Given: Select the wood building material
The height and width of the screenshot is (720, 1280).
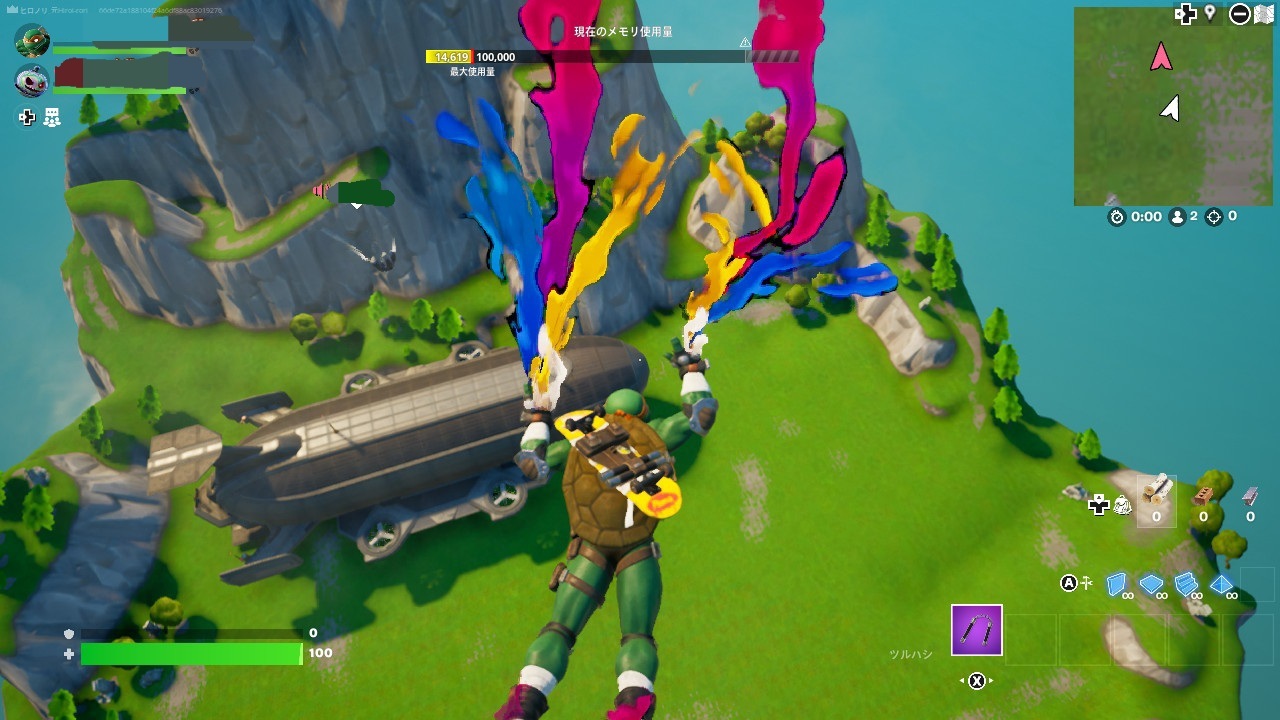Looking at the screenshot, I should click(x=1157, y=491).
